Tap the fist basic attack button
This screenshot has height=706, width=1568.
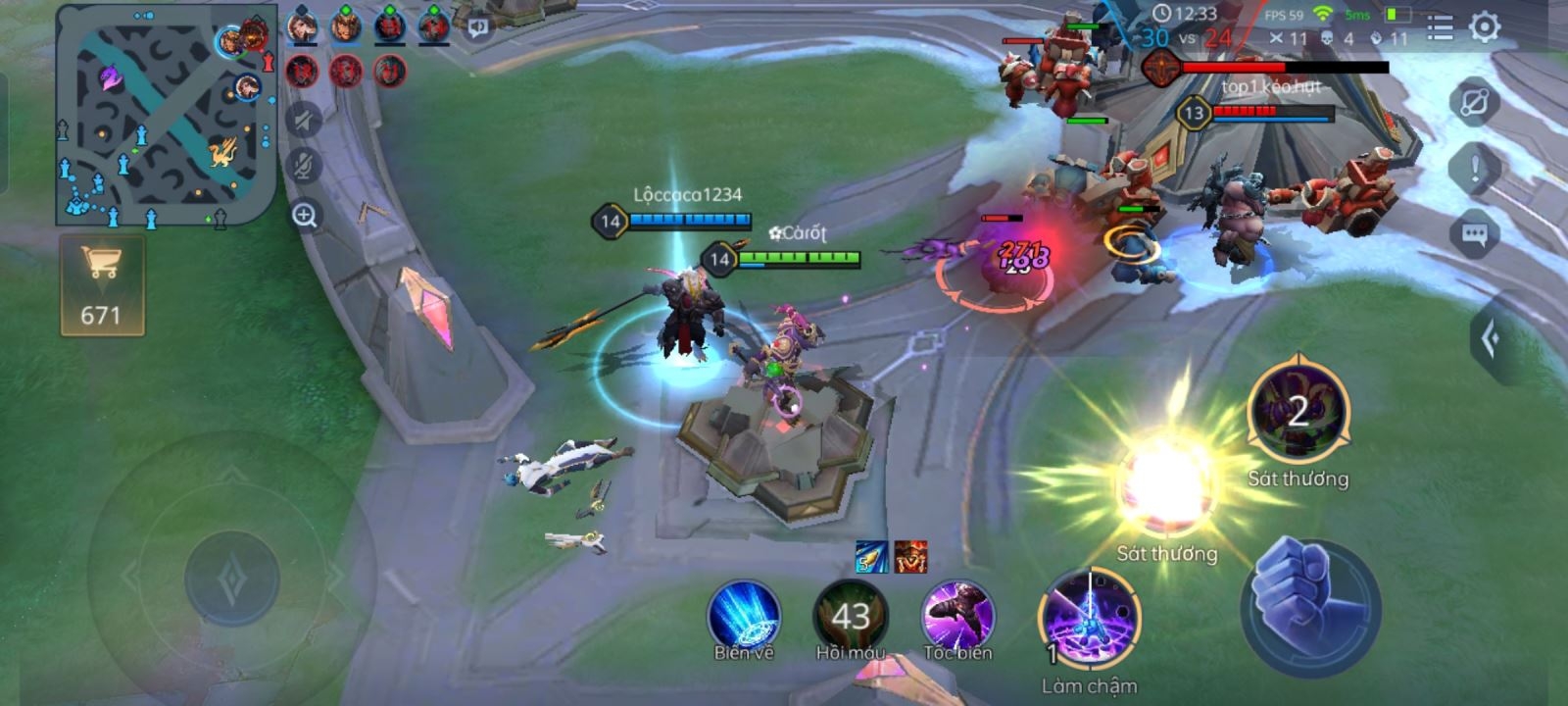[1309, 606]
